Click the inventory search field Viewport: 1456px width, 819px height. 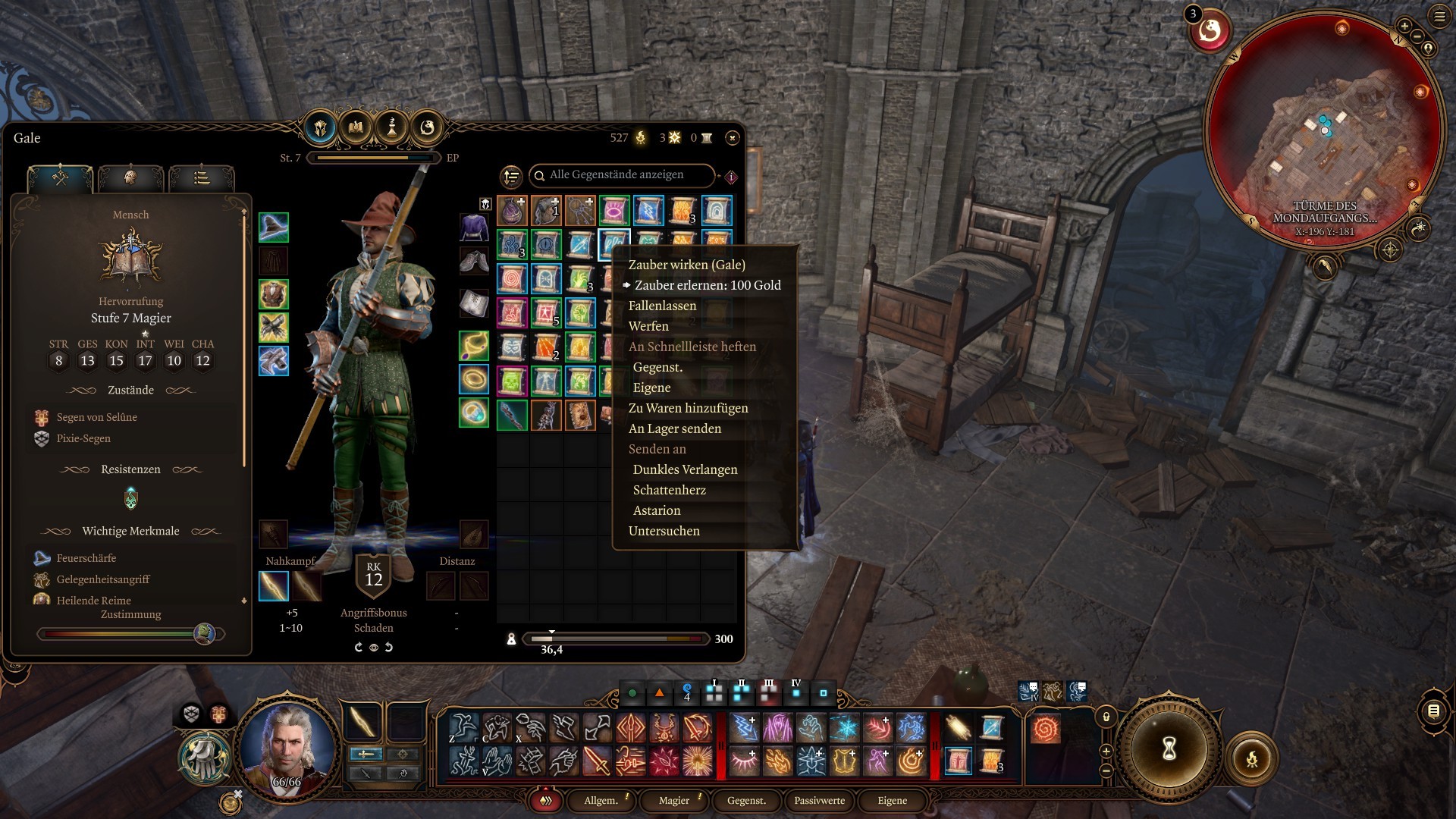click(x=622, y=175)
